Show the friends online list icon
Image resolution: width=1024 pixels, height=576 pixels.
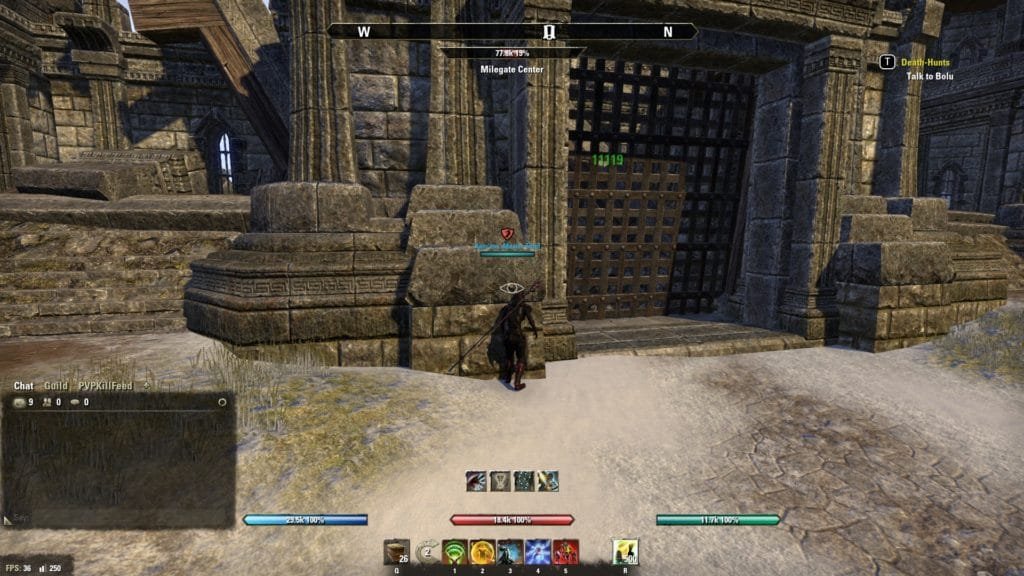47,402
